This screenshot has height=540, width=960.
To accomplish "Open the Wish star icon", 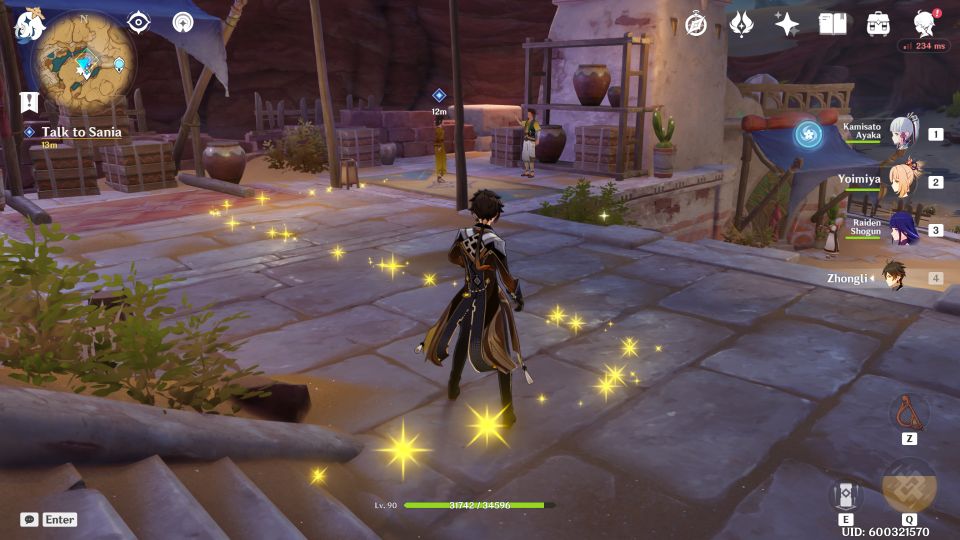I will pyautogui.click(x=787, y=24).
